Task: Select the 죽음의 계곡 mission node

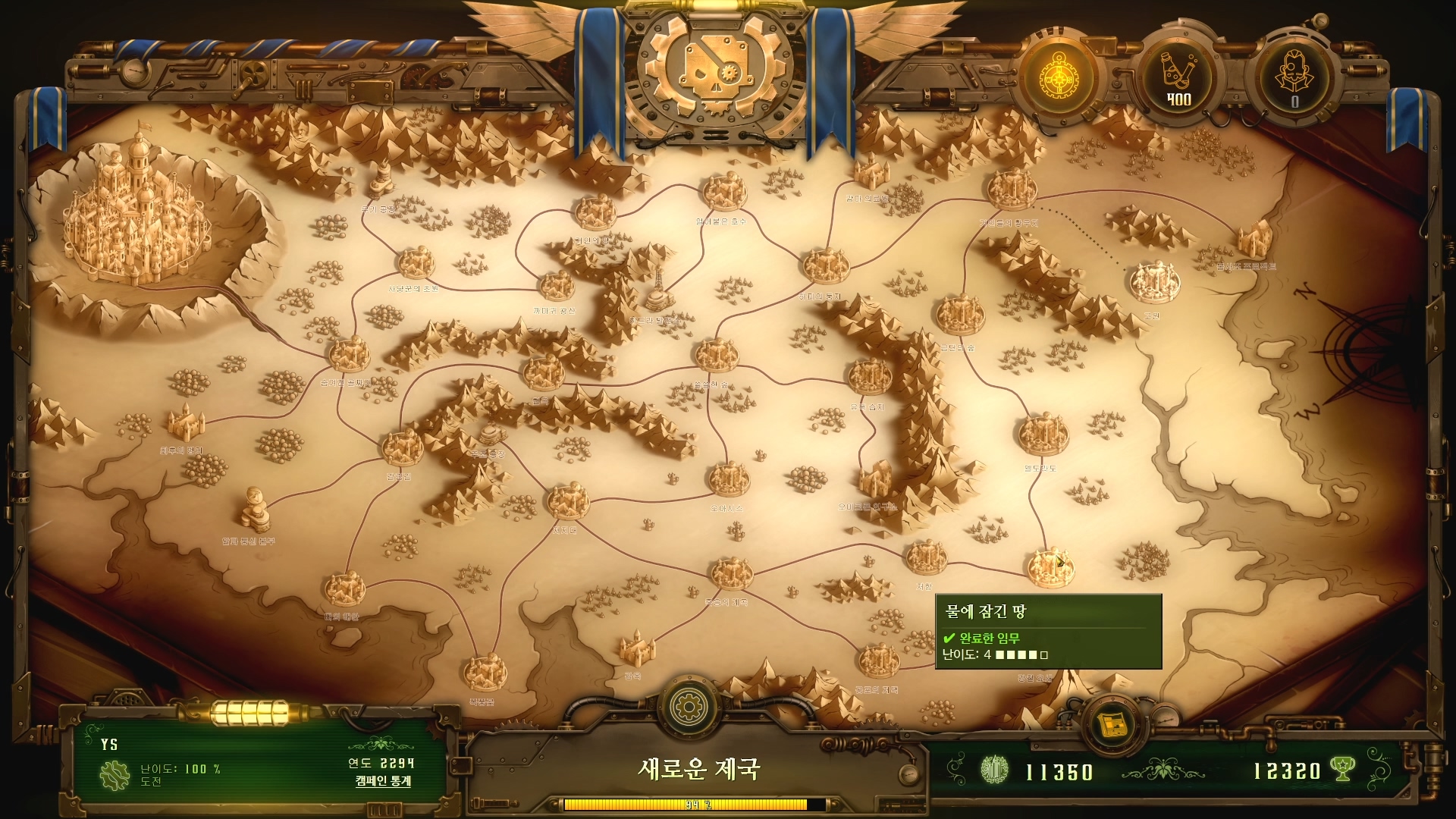Action: 730,574
